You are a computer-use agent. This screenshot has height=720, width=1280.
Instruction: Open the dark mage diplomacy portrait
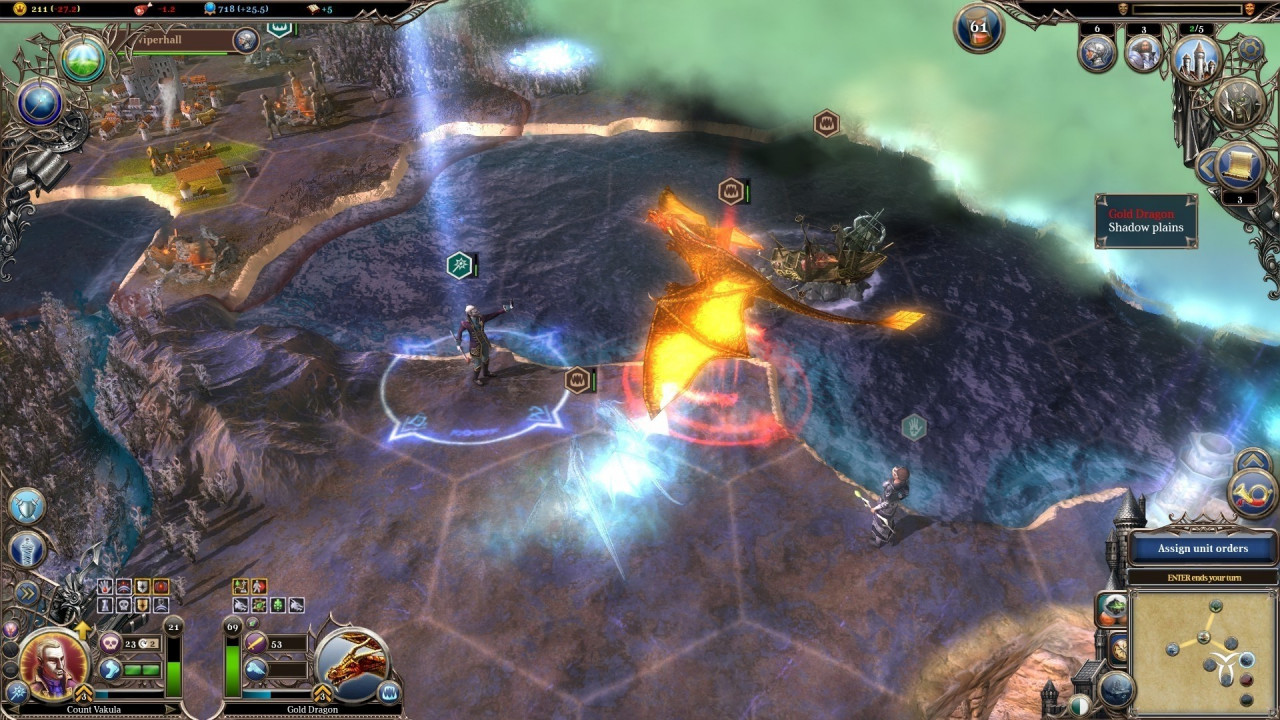(1239, 103)
